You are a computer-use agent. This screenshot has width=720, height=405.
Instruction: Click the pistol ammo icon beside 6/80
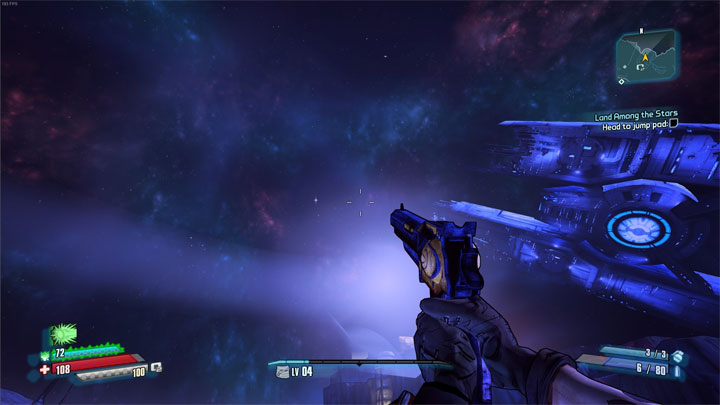[x=678, y=370]
